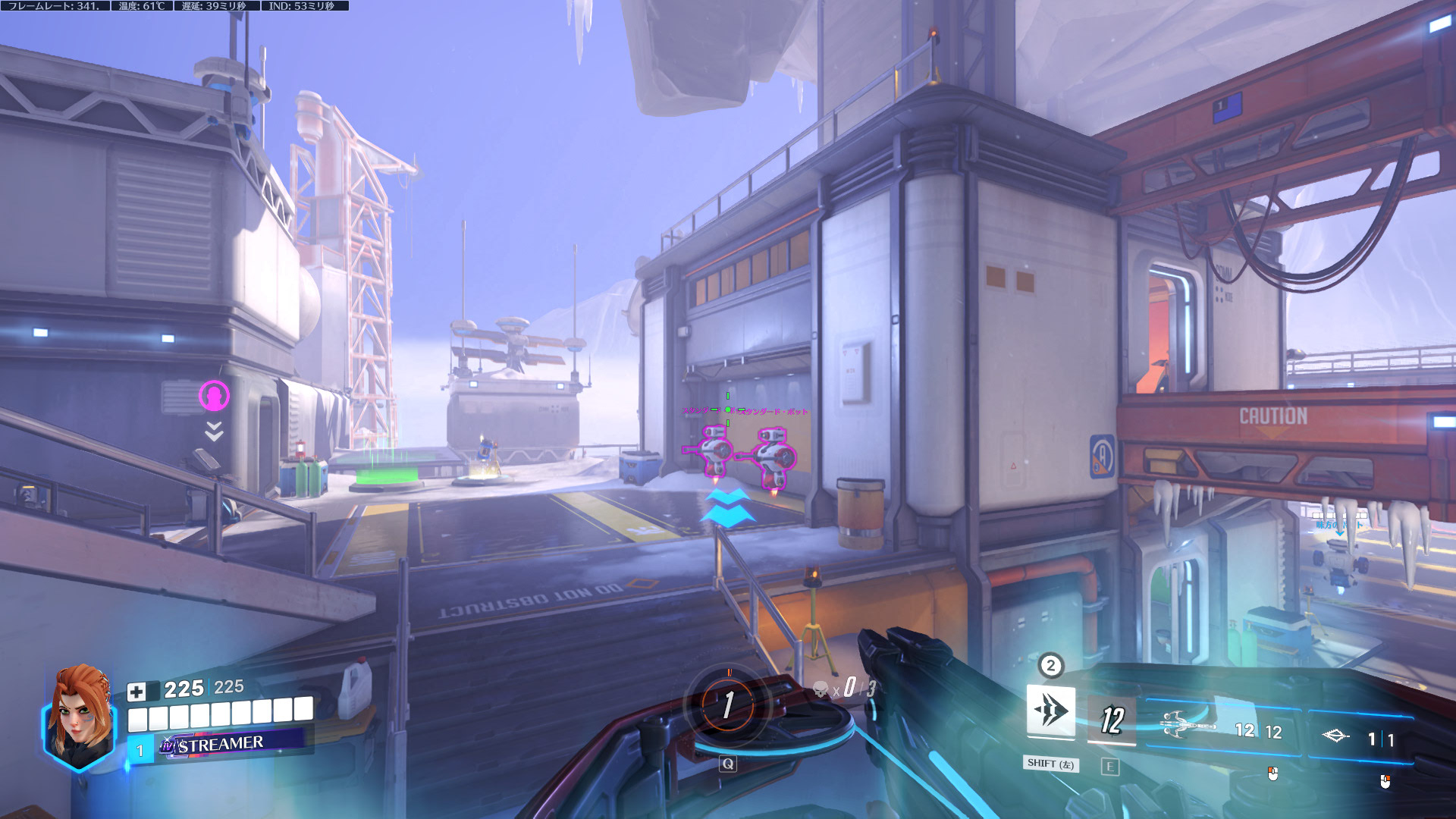The height and width of the screenshot is (819, 1456).
Task: Click the secondary fire diamond icon
Action: click(1335, 736)
